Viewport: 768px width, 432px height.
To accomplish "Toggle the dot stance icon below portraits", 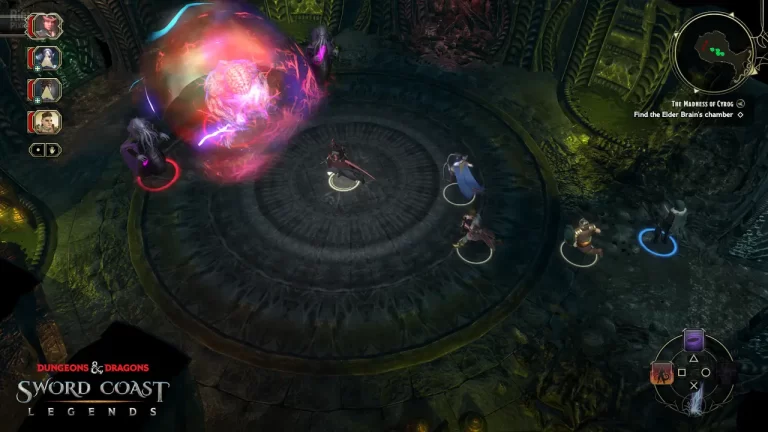I will click(x=38, y=150).
